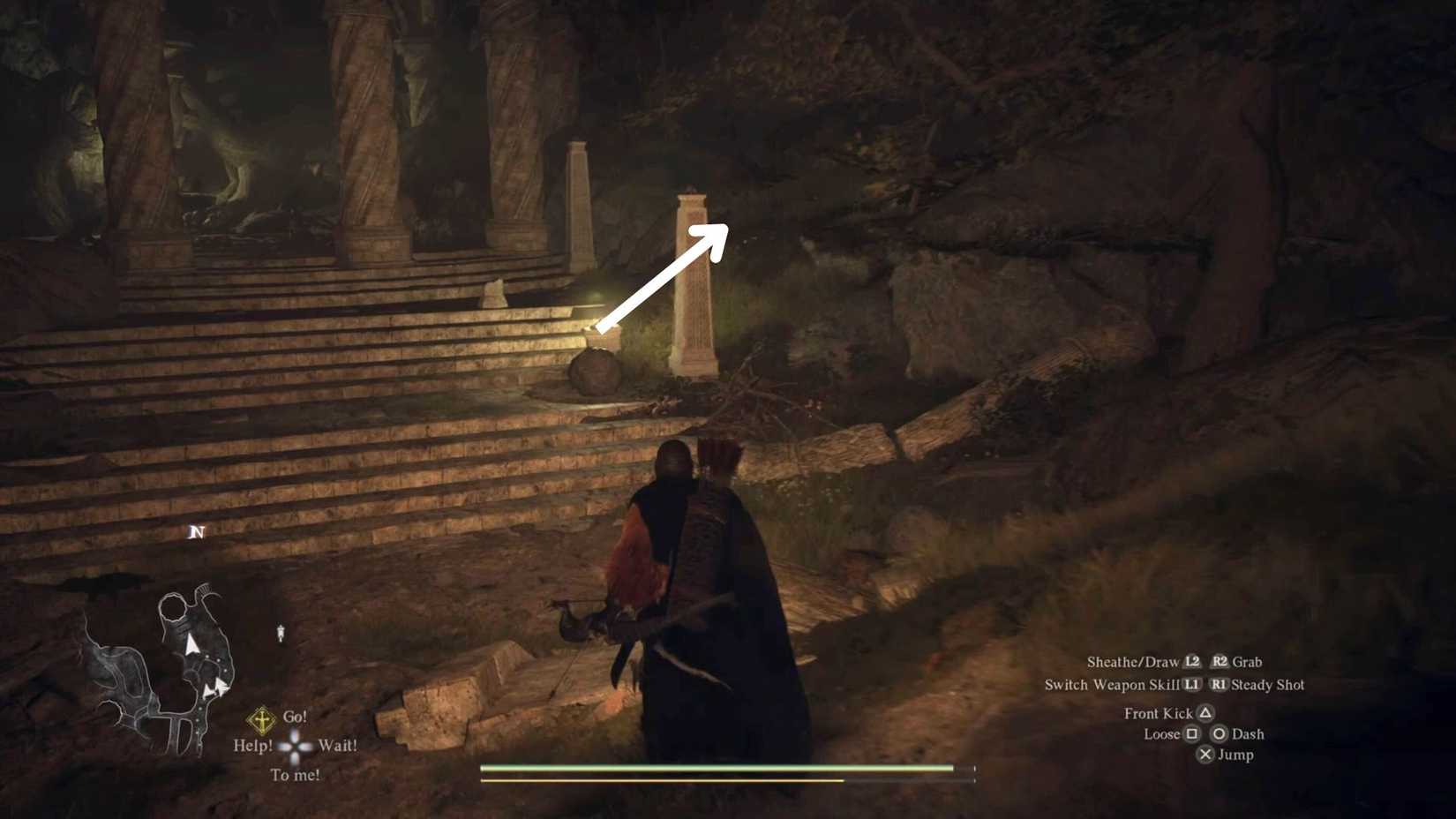The image size is (1456, 819).
Task: Select the L1 Switch Weapon Skill icon
Action: click(1193, 684)
